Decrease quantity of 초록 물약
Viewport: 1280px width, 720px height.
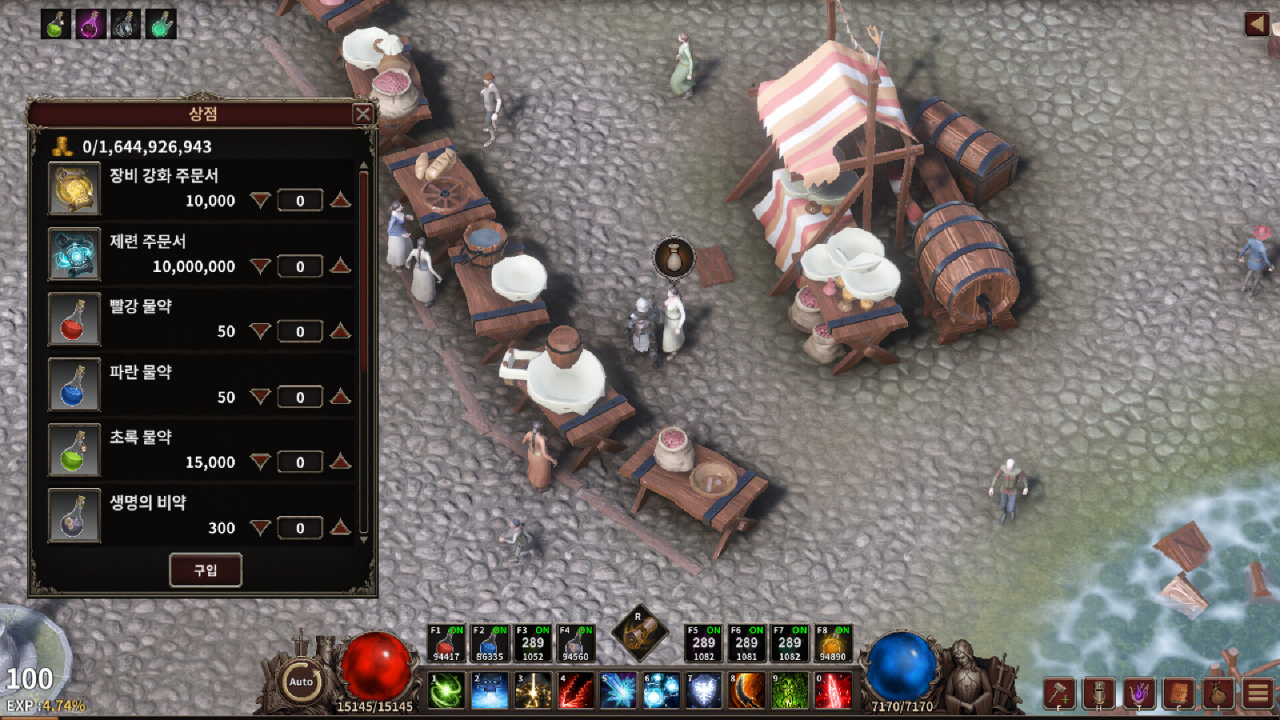click(260, 462)
